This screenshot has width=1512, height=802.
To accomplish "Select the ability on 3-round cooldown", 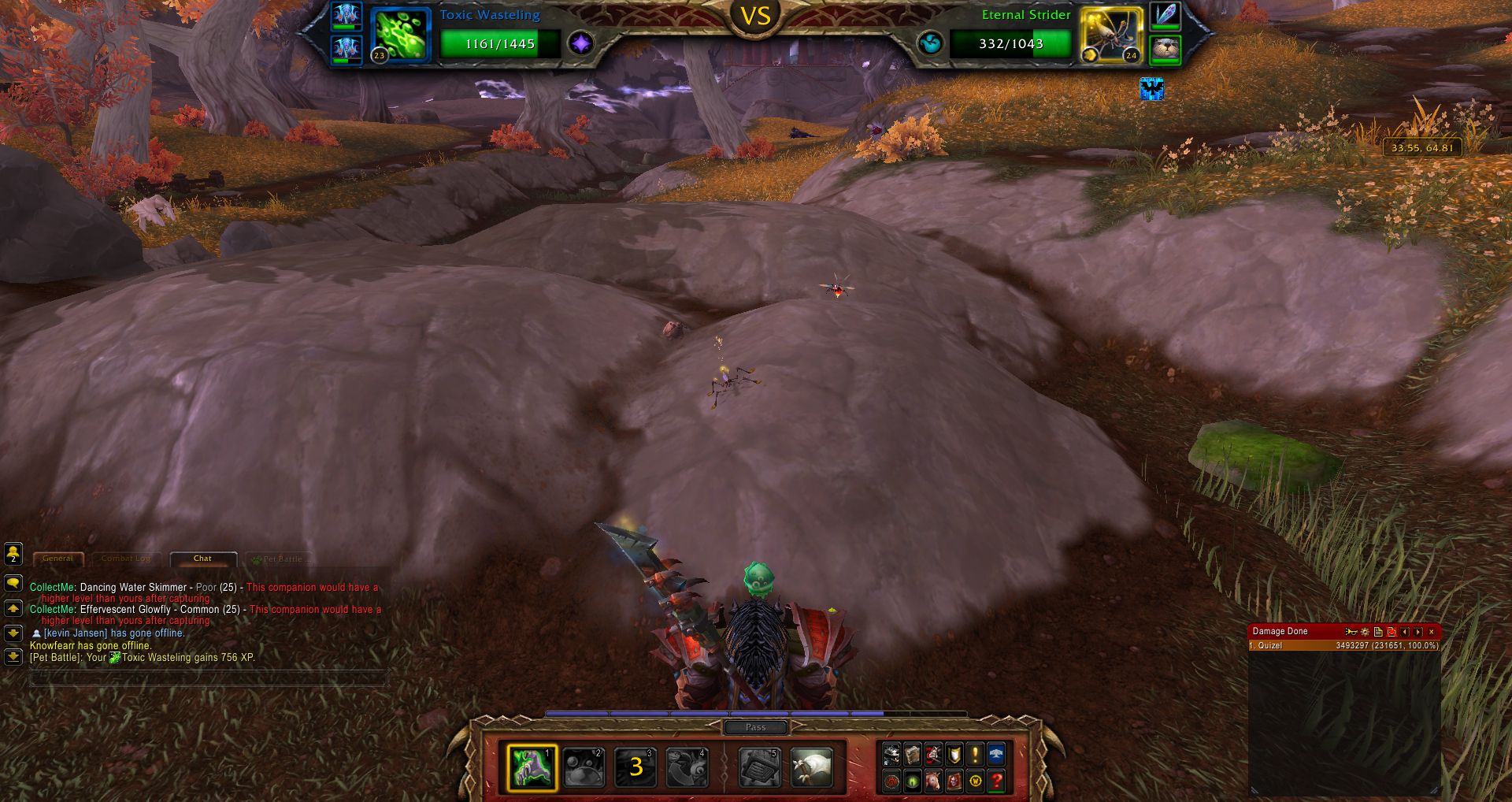I will pyautogui.click(x=636, y=767).
